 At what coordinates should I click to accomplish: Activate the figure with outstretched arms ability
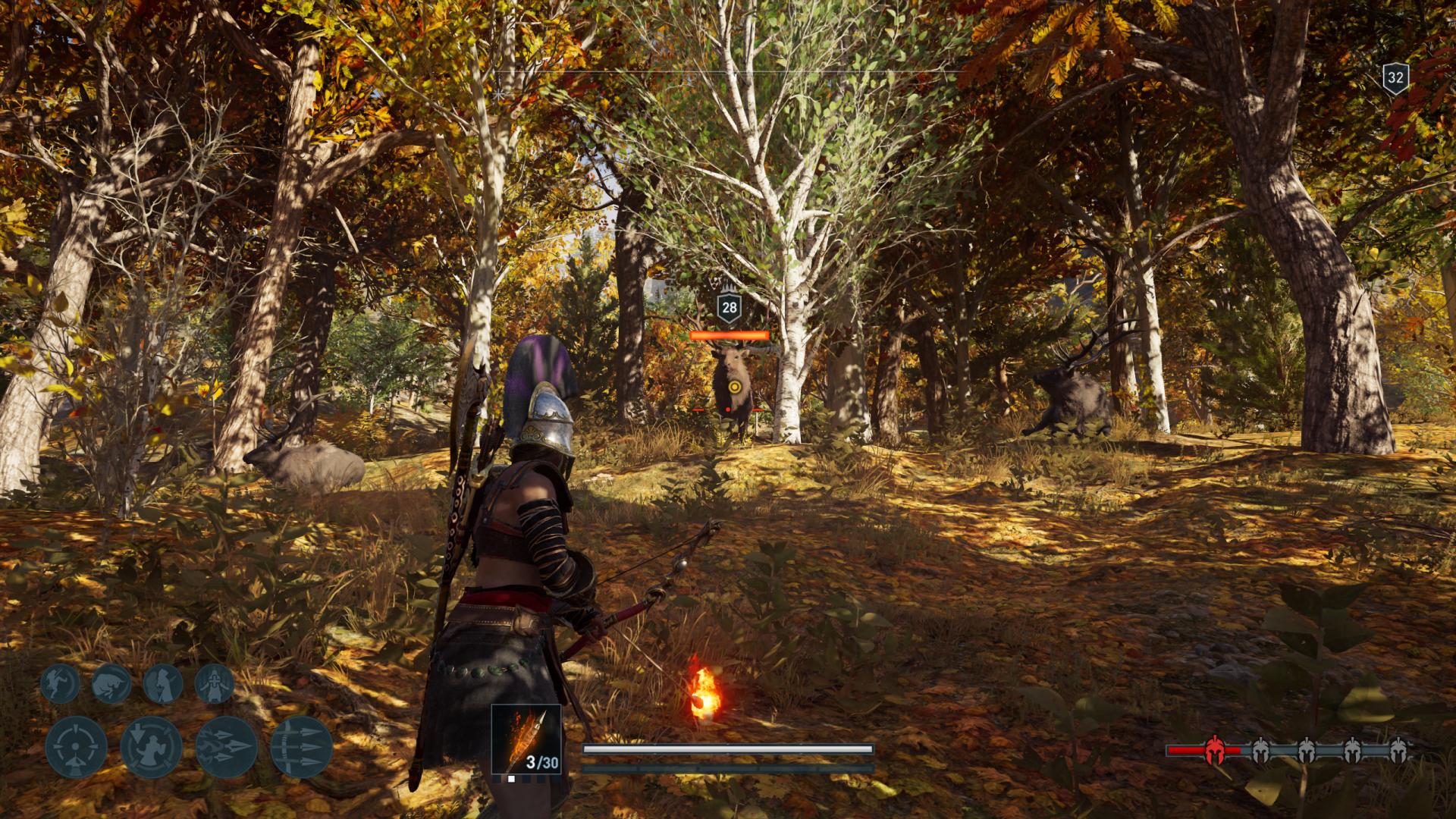click(x=214, y=683)
